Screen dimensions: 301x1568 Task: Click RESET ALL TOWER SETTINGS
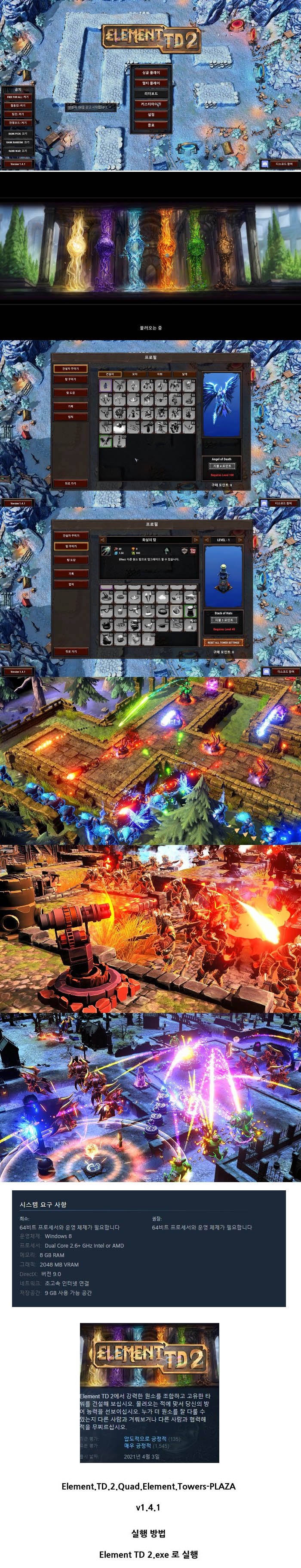[x=223, y=642]
